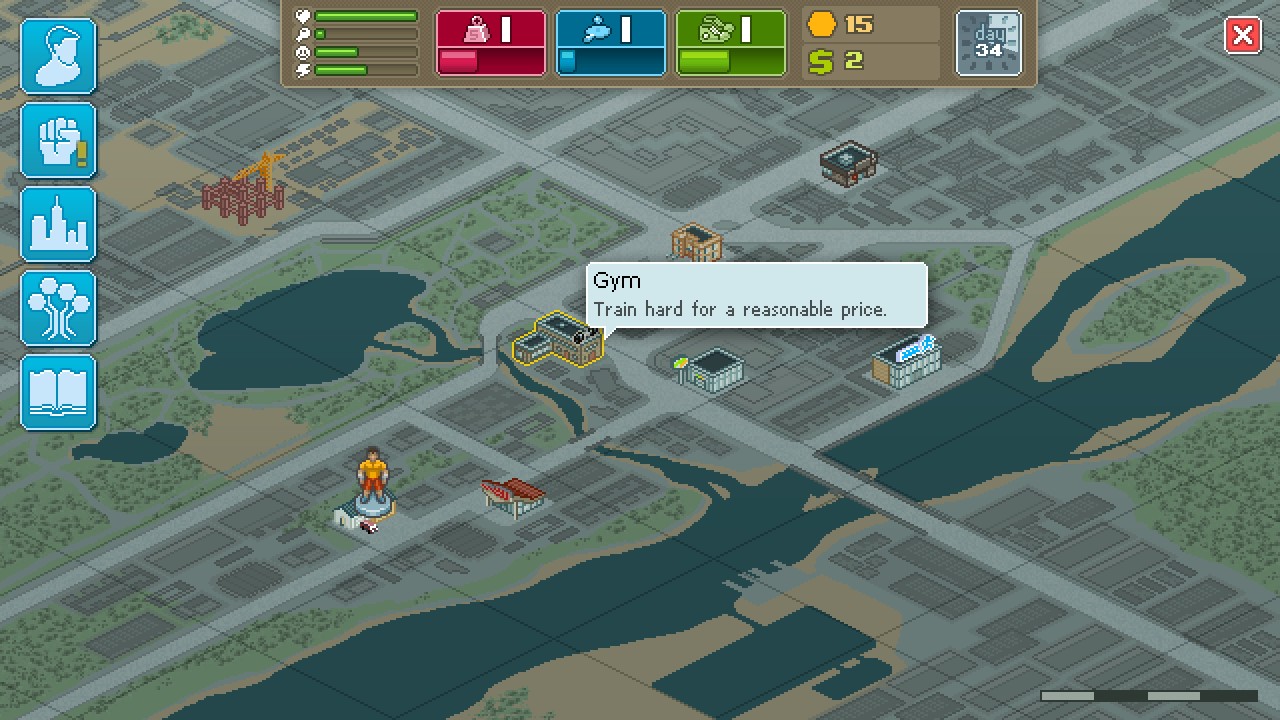Click the green stamina stat panel
Image resolution: width=1280 pixels, height=720 pixels.
(x=731, y=43)
